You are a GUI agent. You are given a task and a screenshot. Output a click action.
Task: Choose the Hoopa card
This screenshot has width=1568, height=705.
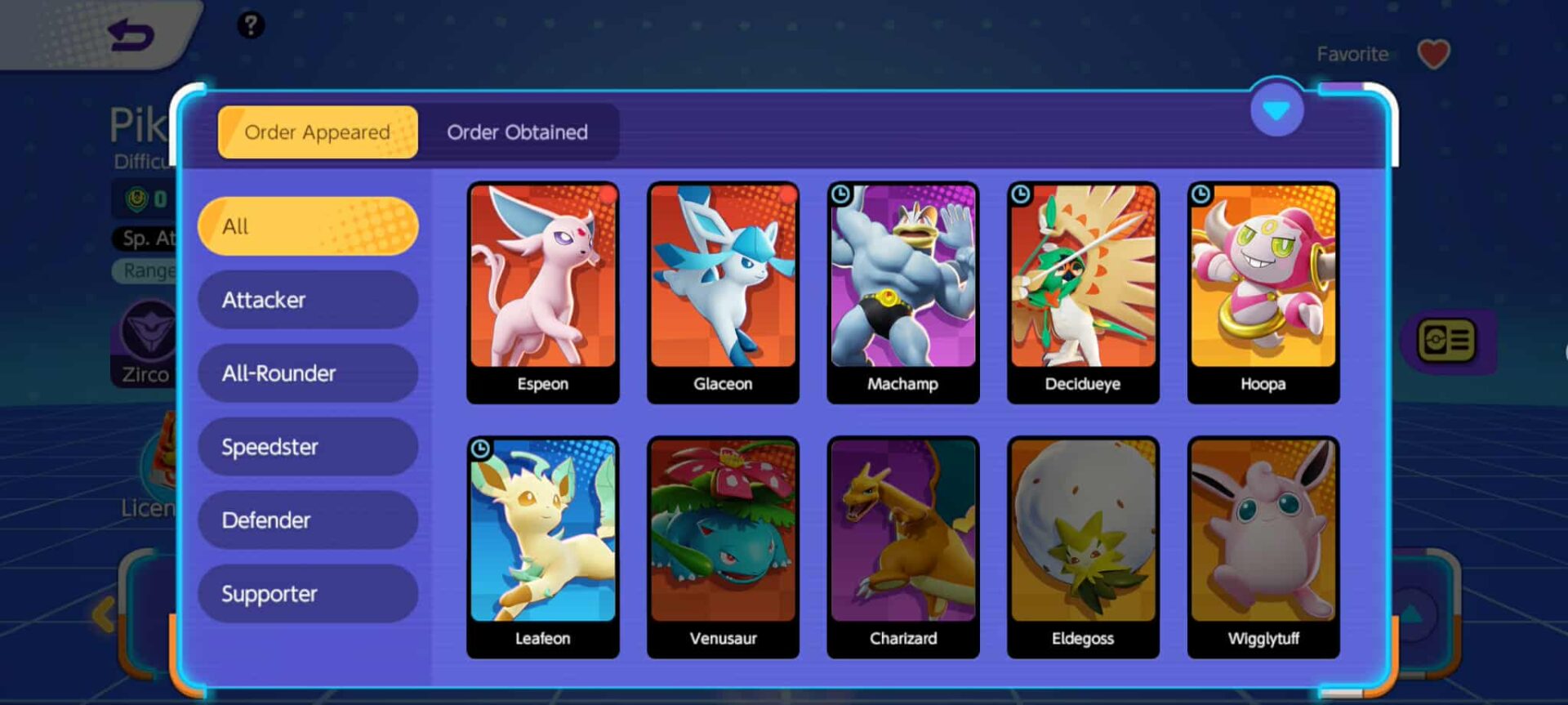click(x=1263, y=292)
